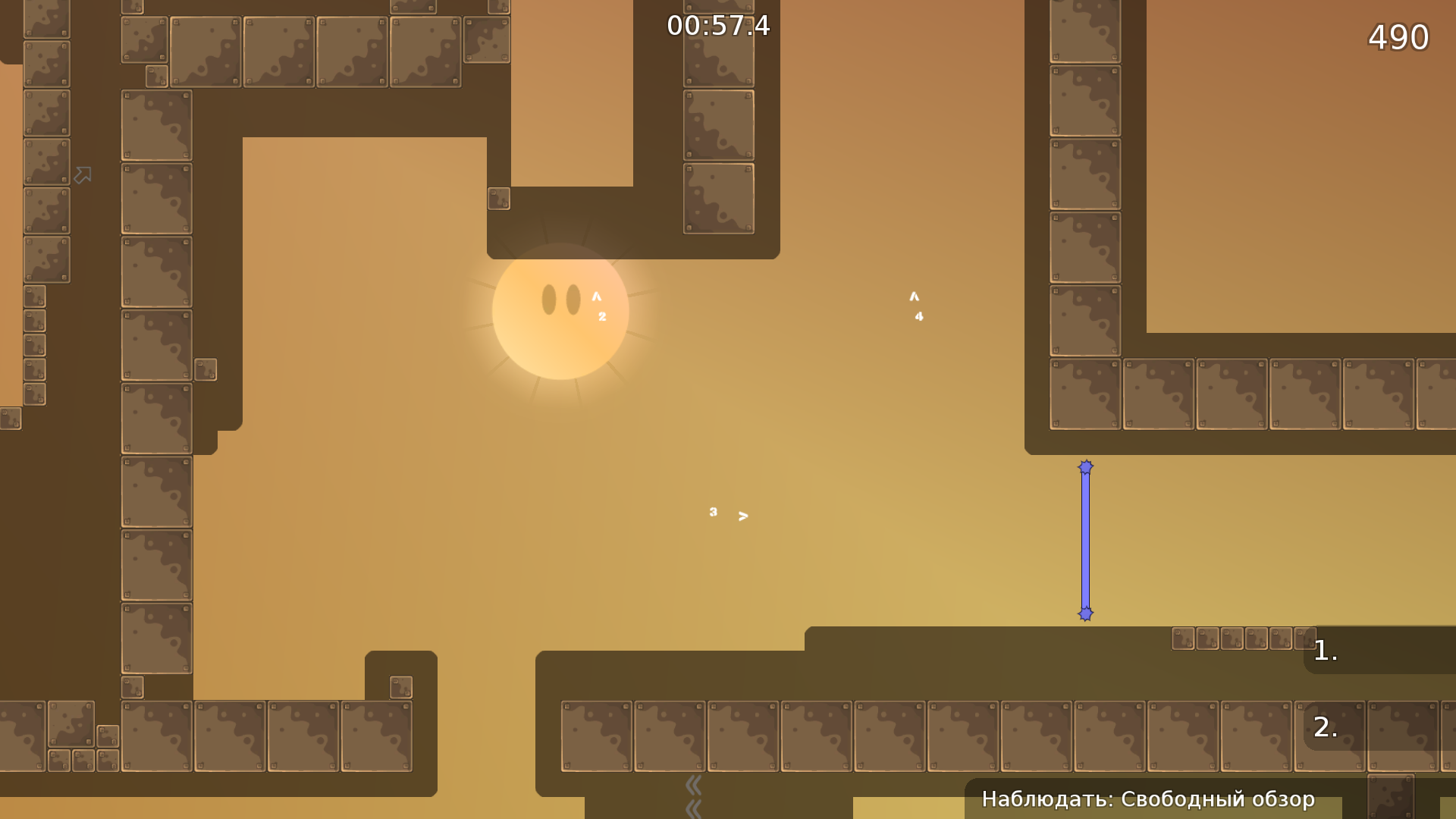Click the glowing blue laser beam
1456x819 pixels.
[x=1086, y=540]
